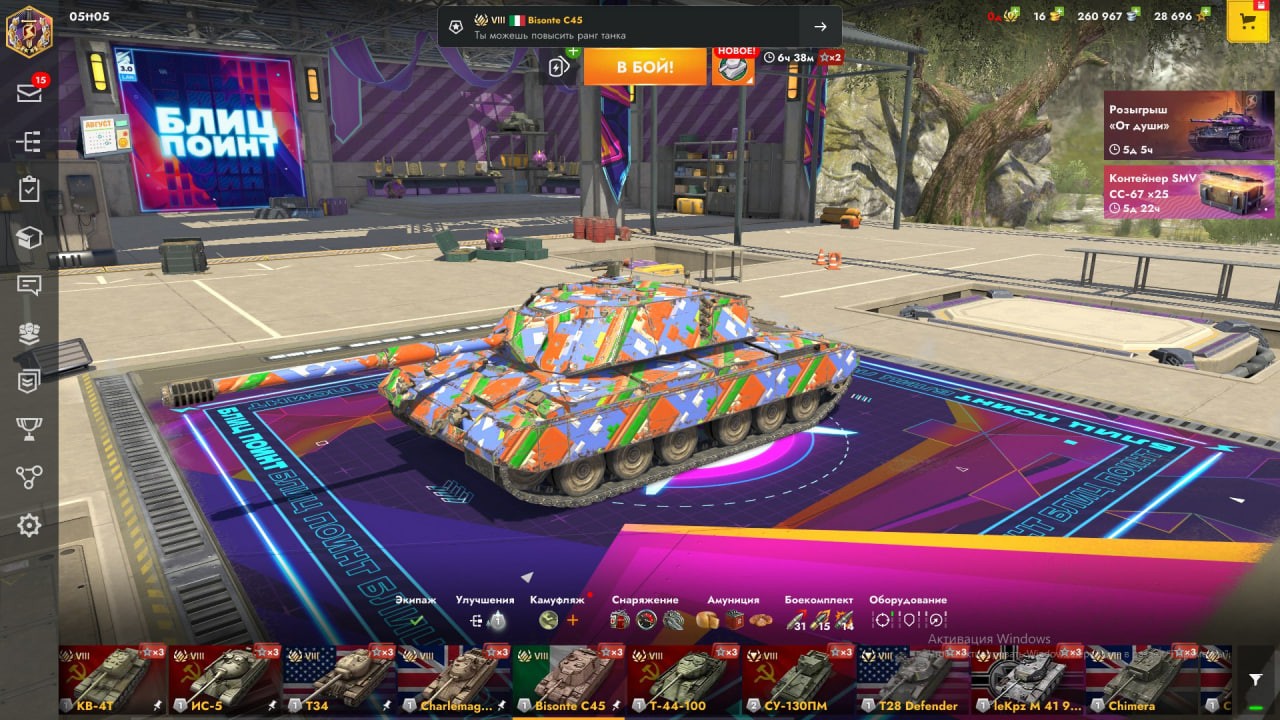Open the settings gear in the sidebar
Screen dimensions: 1280x720
[x=29, y=525]
